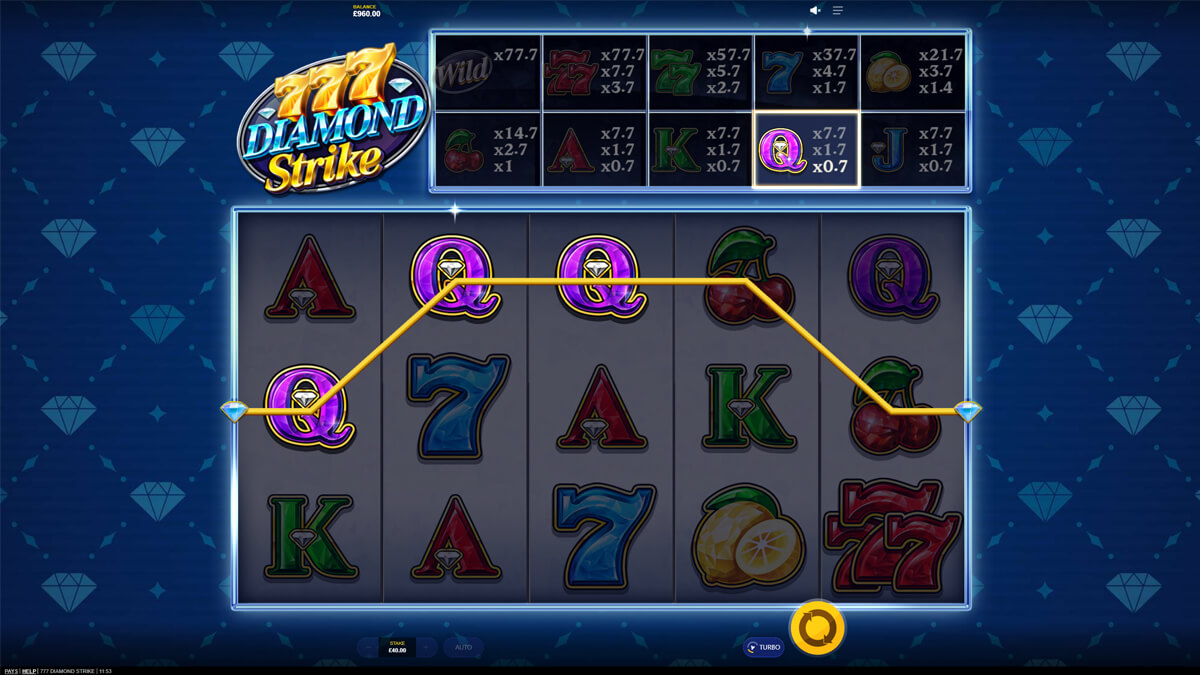Increase the stake with the plus button
This screenshot has height=675, width=1200.
(x=427, y=647)
